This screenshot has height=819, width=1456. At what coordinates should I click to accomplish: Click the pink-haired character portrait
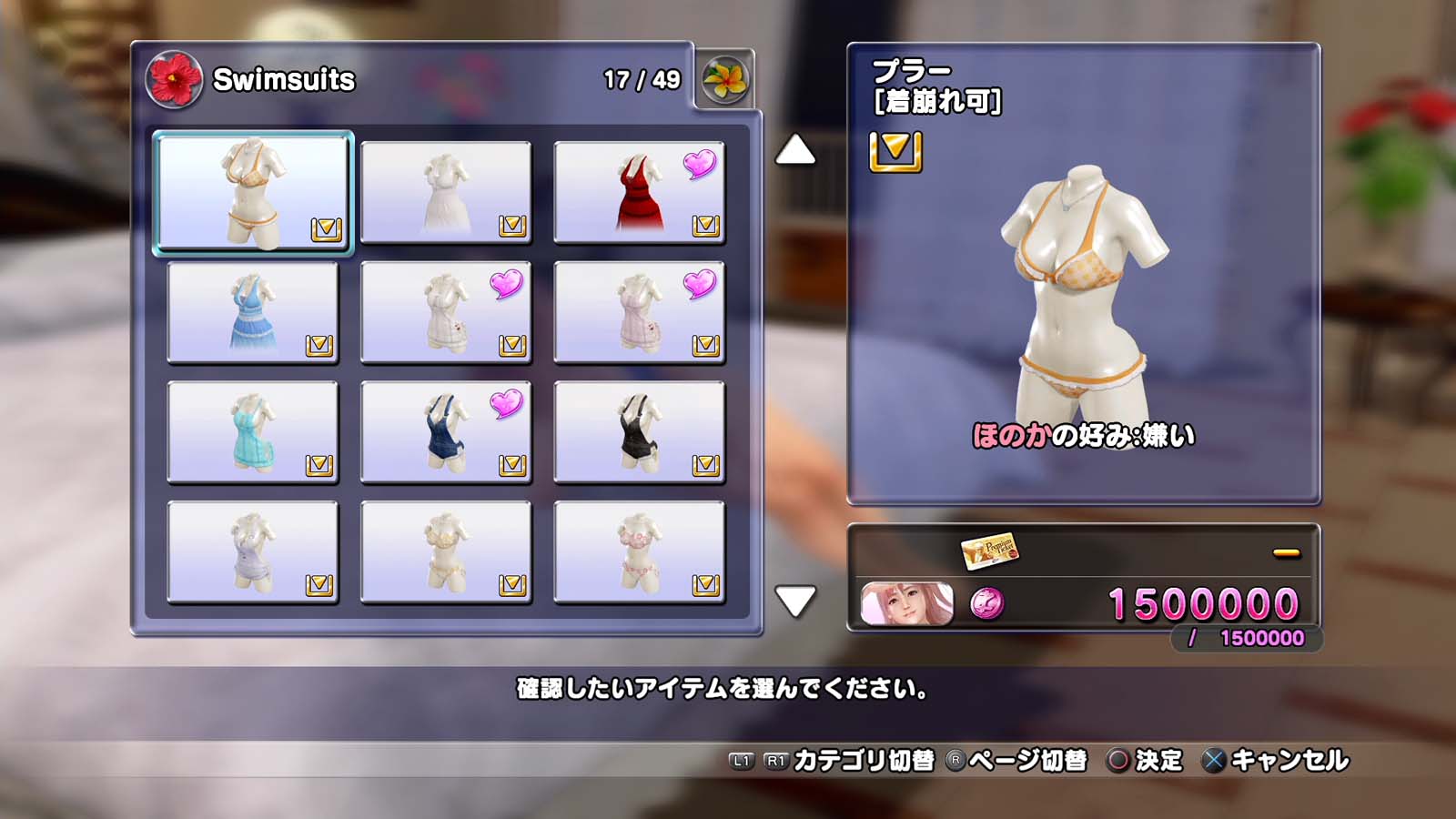[907, 604]
